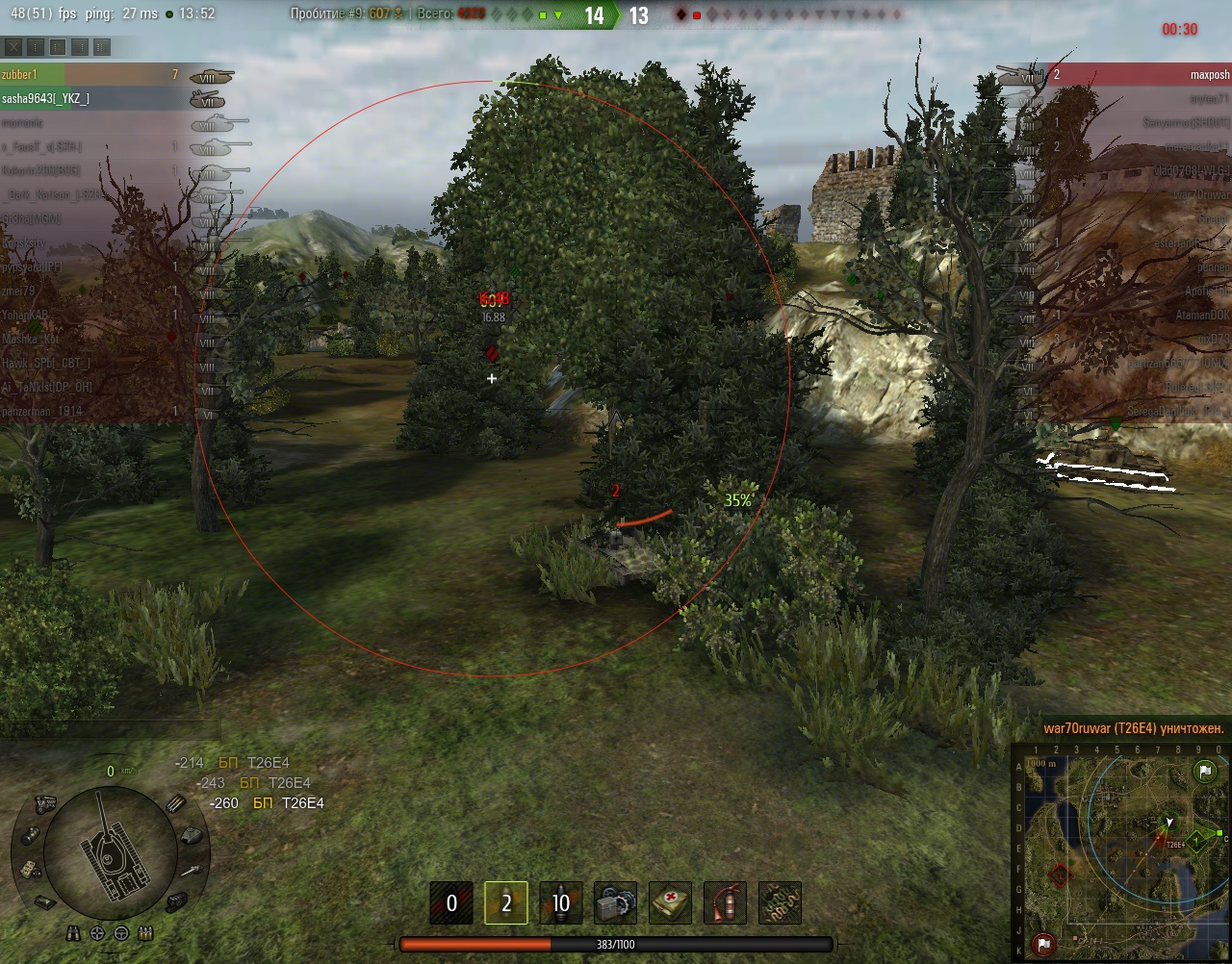The height and width of the screenshot is (964, 1232).
Task: Click the tracks module icon
Action: 176,902
